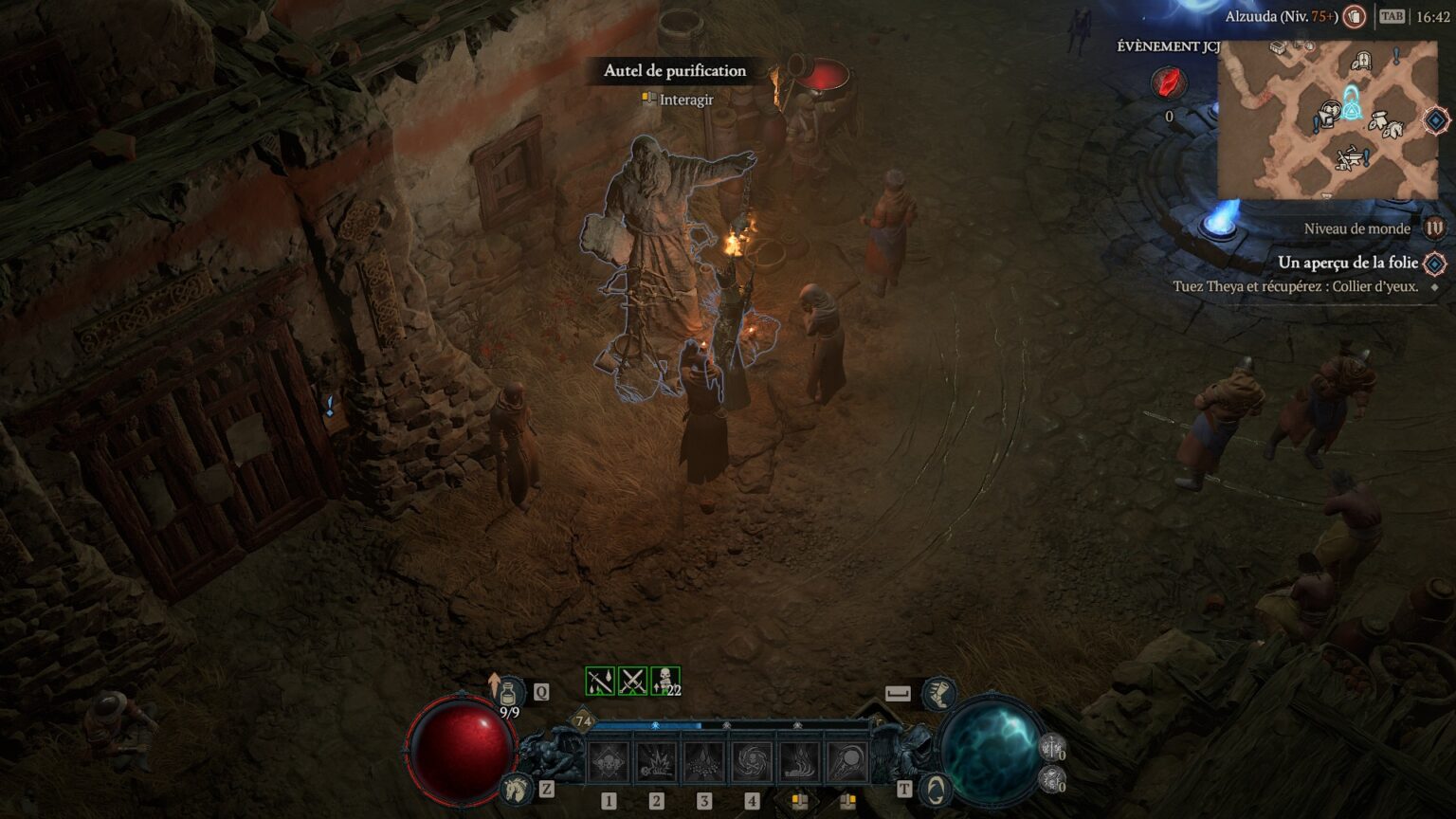The image size is (1456, 819).
Task: Activate the skull skill in slot 1
Action: tap(609, 763)
